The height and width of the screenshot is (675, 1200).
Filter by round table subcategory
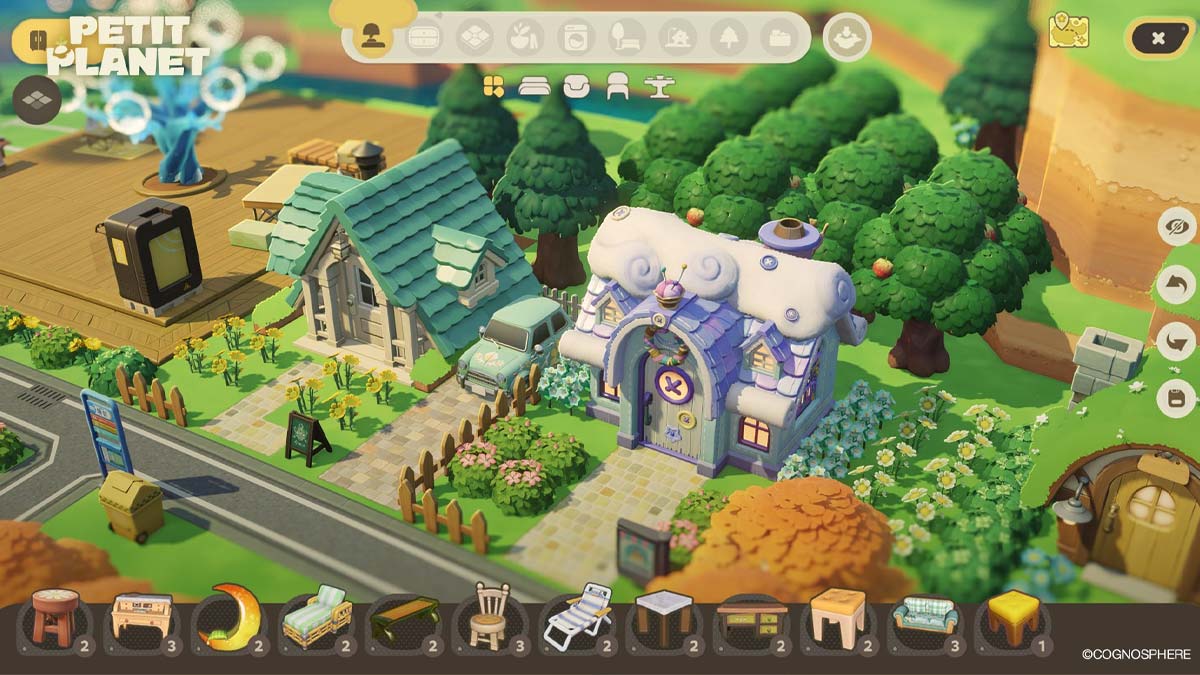(x=659, y=87)
